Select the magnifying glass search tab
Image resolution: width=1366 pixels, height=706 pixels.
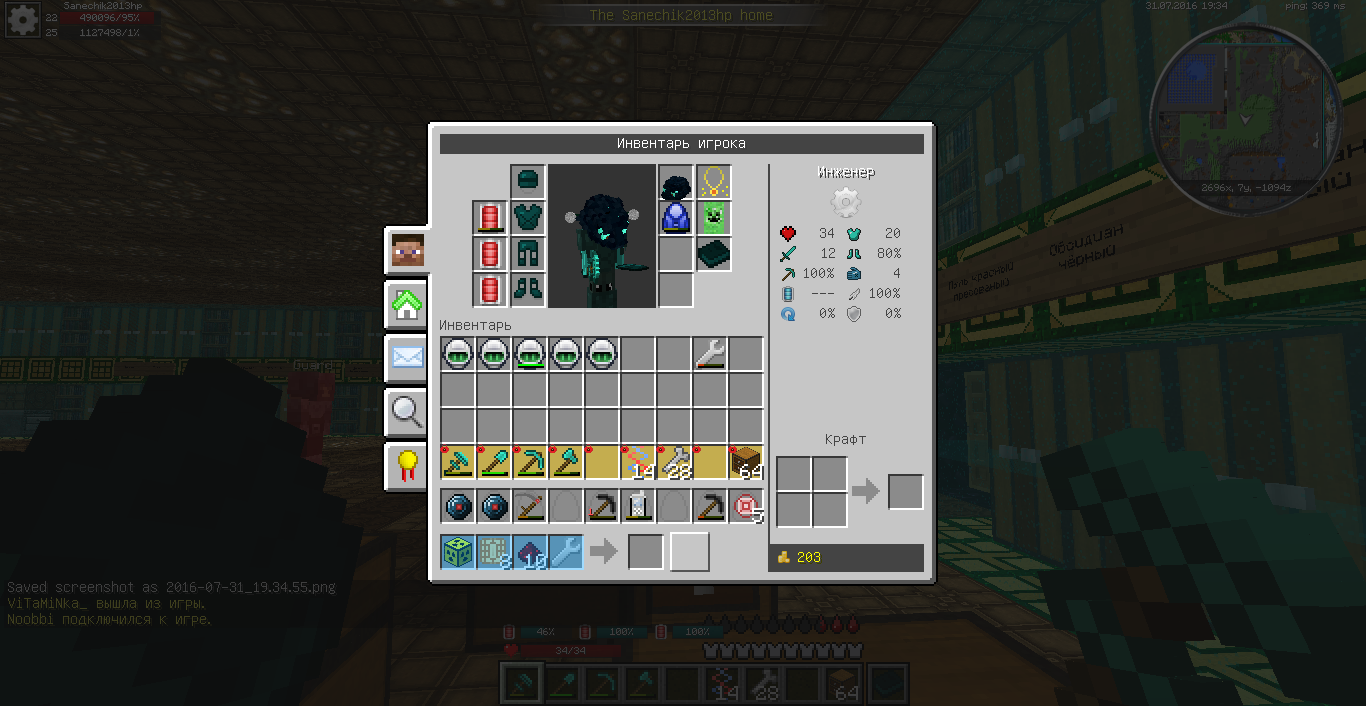point(408,411)
